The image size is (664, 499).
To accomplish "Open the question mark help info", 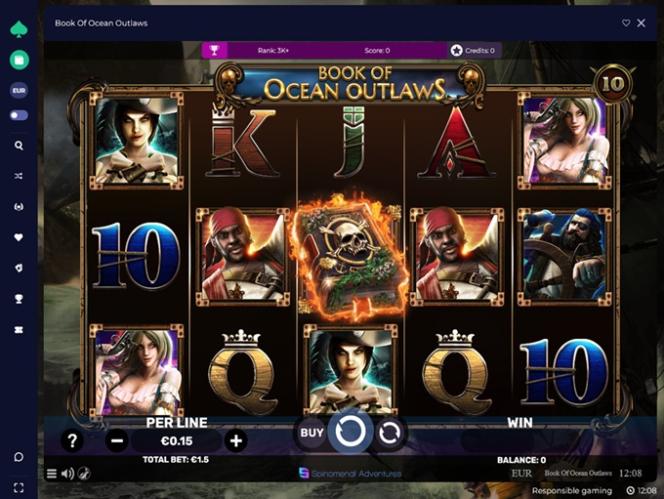I will 72,440.
